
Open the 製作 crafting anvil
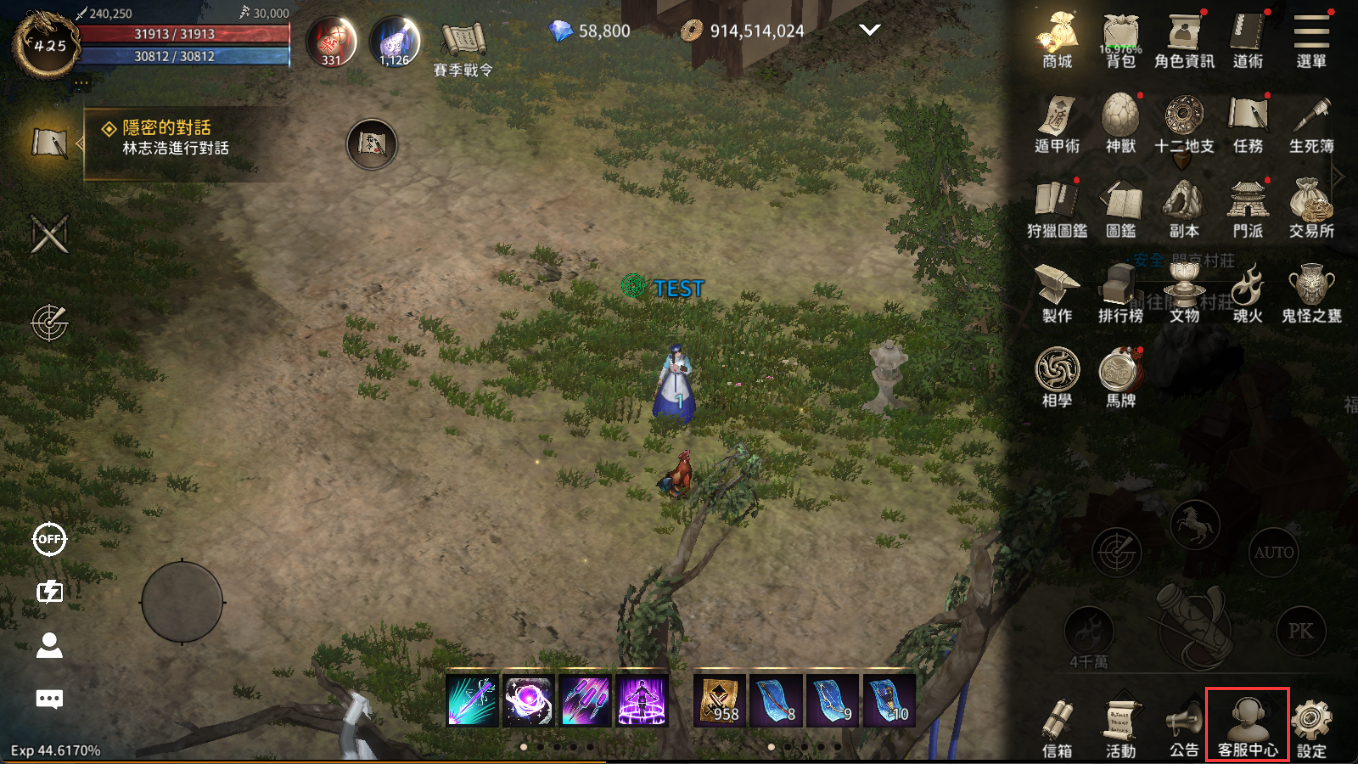pos(1057,292)
